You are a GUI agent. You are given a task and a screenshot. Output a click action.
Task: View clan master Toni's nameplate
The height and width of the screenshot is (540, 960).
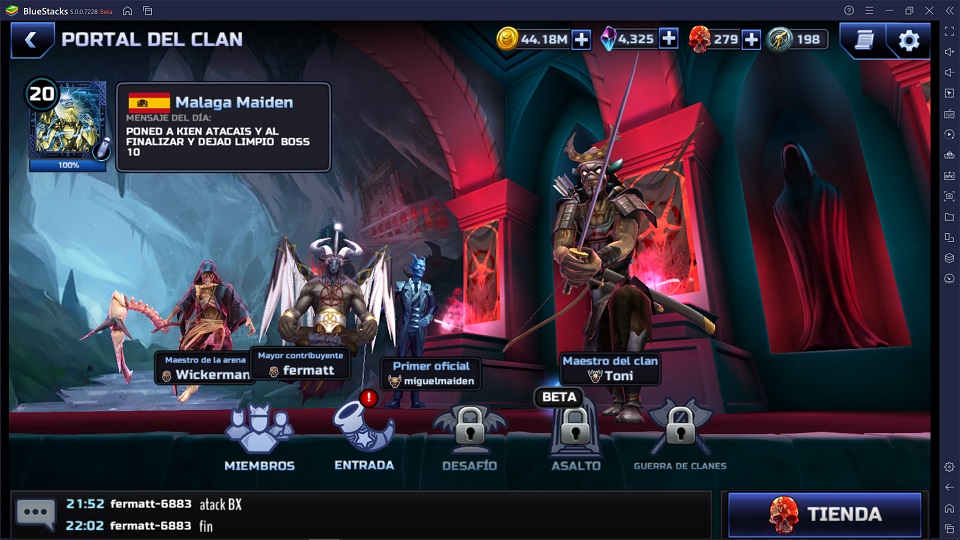tap(610, 369)
